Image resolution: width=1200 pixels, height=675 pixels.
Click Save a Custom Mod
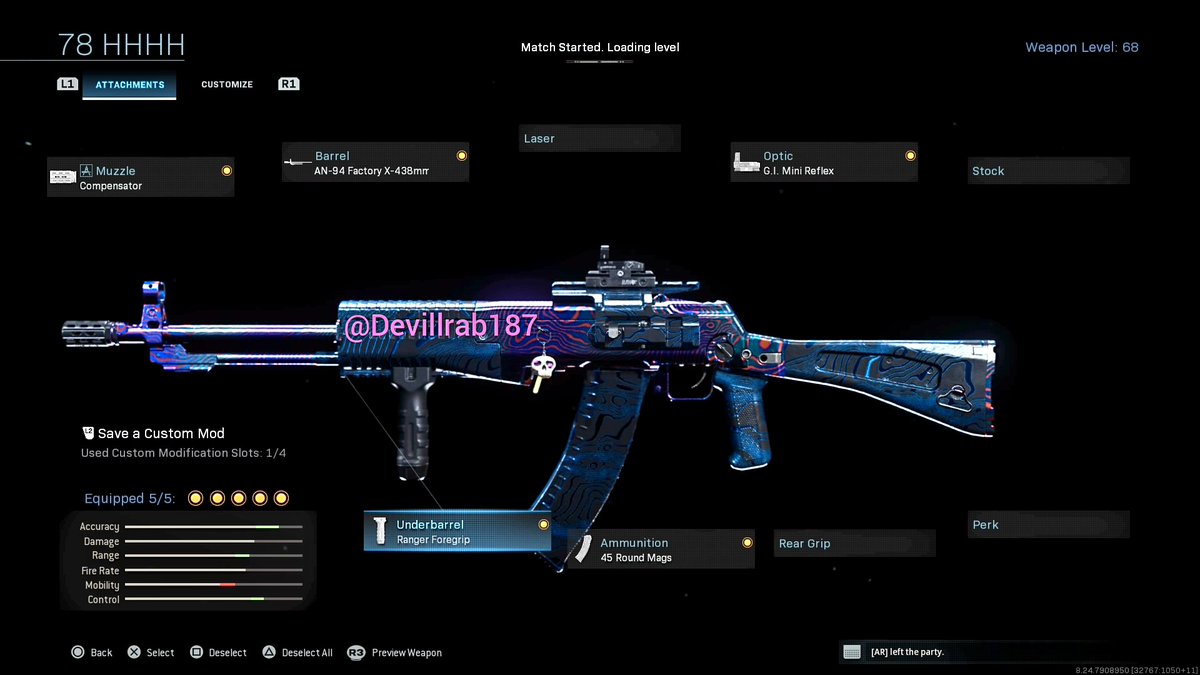[x=160, y=434]
